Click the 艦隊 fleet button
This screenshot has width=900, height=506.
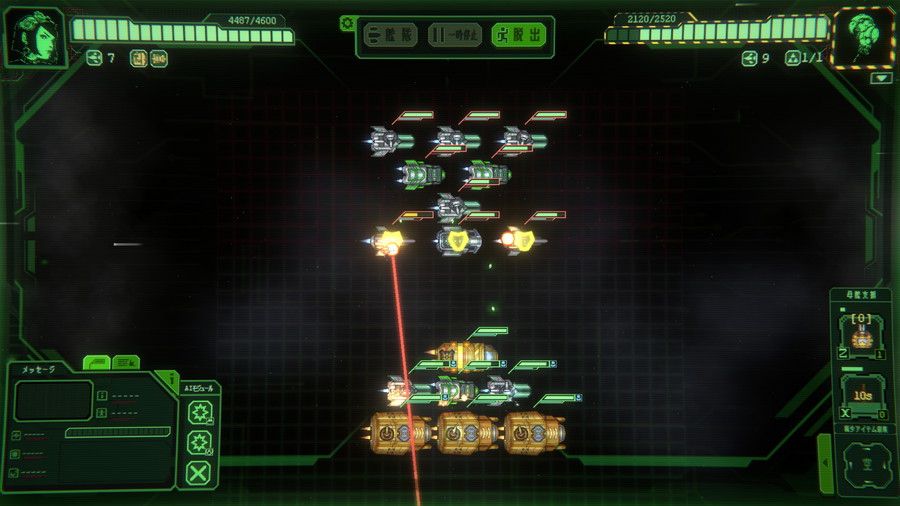[x=390, y=36]
